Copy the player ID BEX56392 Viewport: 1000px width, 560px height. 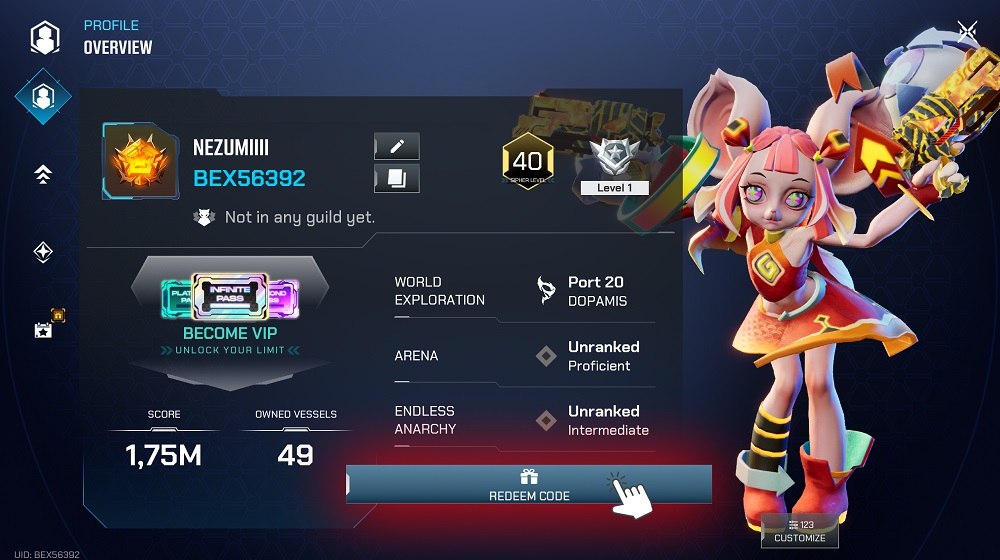[397, 179]
